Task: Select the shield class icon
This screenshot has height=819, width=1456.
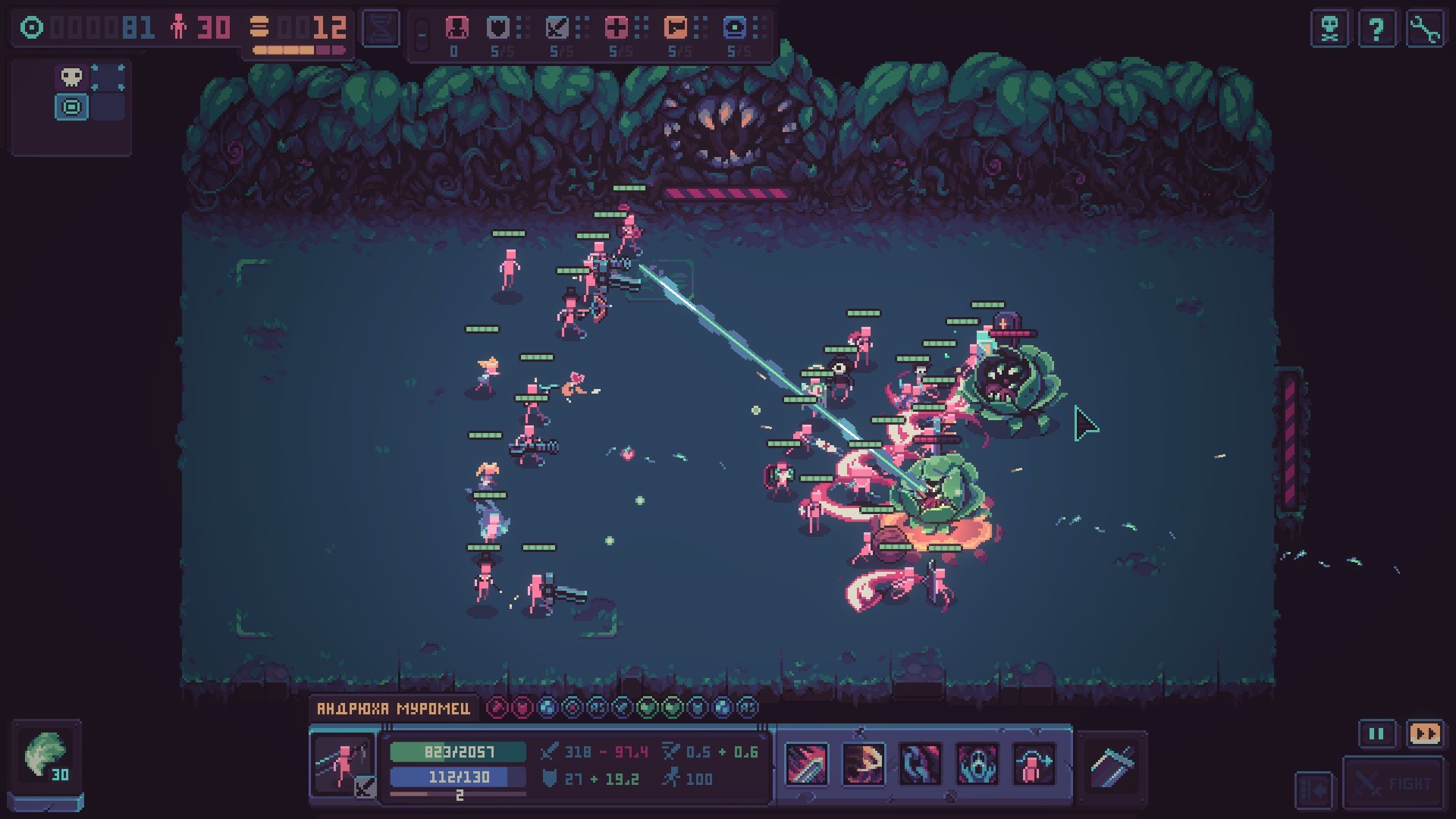Action: point(497,28)
